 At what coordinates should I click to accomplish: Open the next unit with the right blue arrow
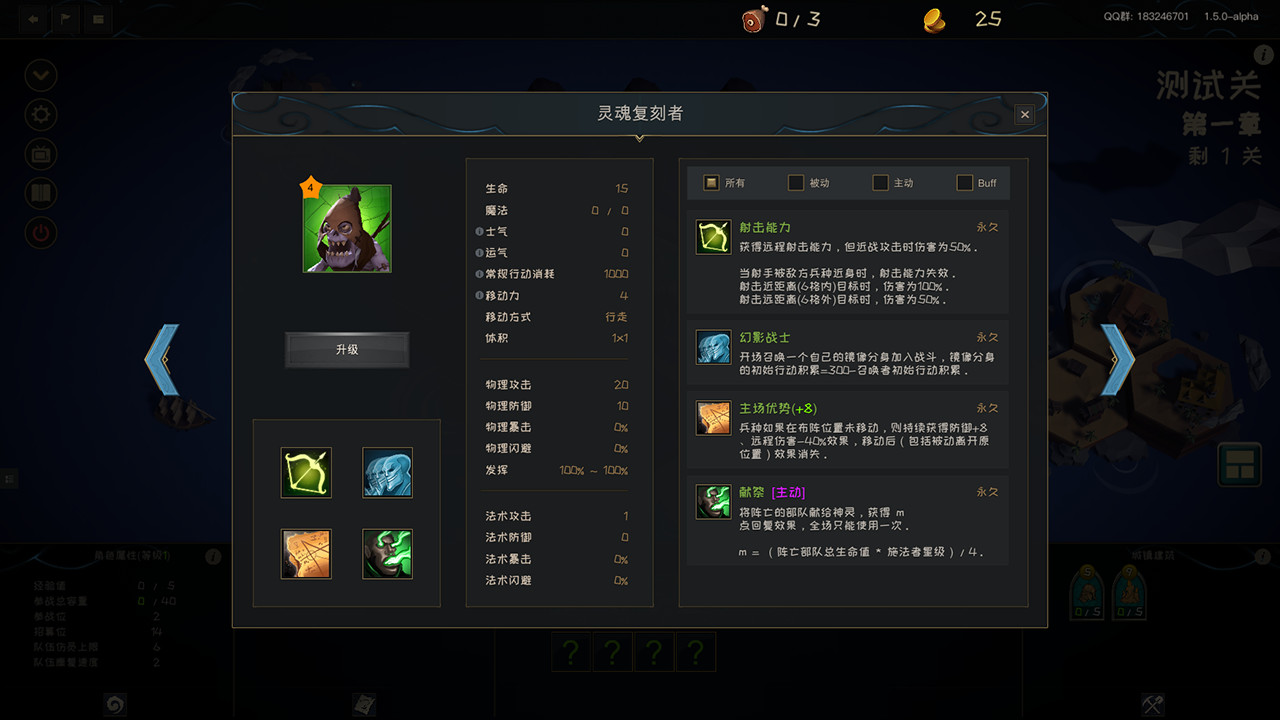[1117, 360]
